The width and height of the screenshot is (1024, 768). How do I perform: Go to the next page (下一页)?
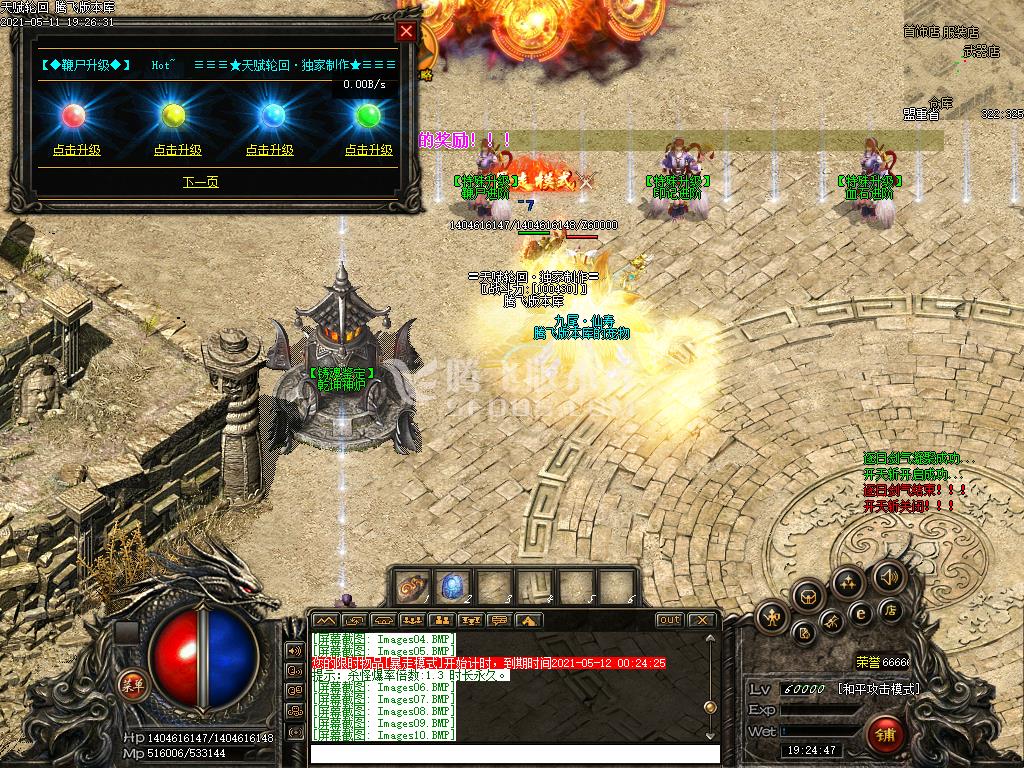click(201, 182)
